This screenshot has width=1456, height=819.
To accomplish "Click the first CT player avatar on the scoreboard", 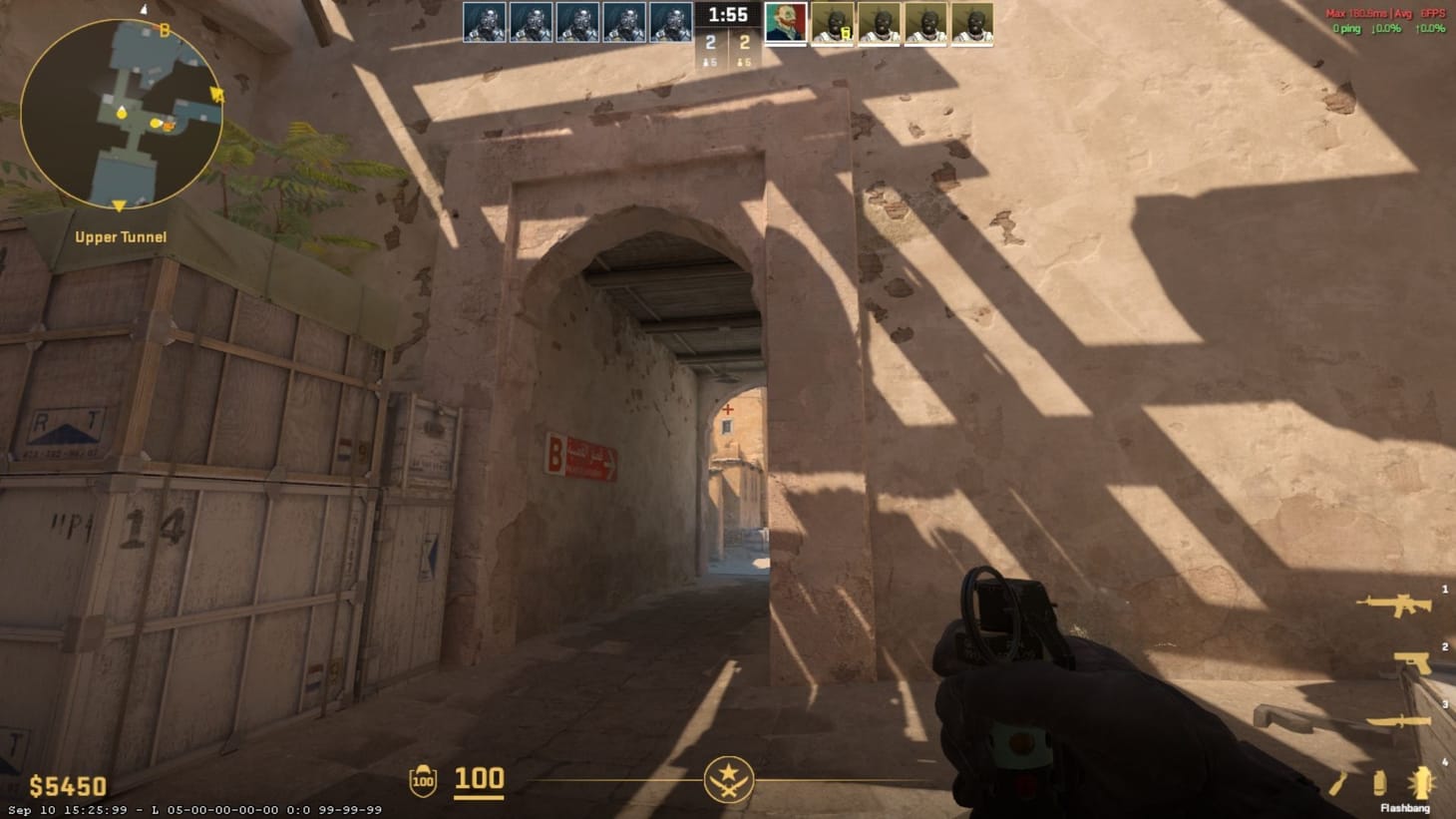I will (485, 22).
